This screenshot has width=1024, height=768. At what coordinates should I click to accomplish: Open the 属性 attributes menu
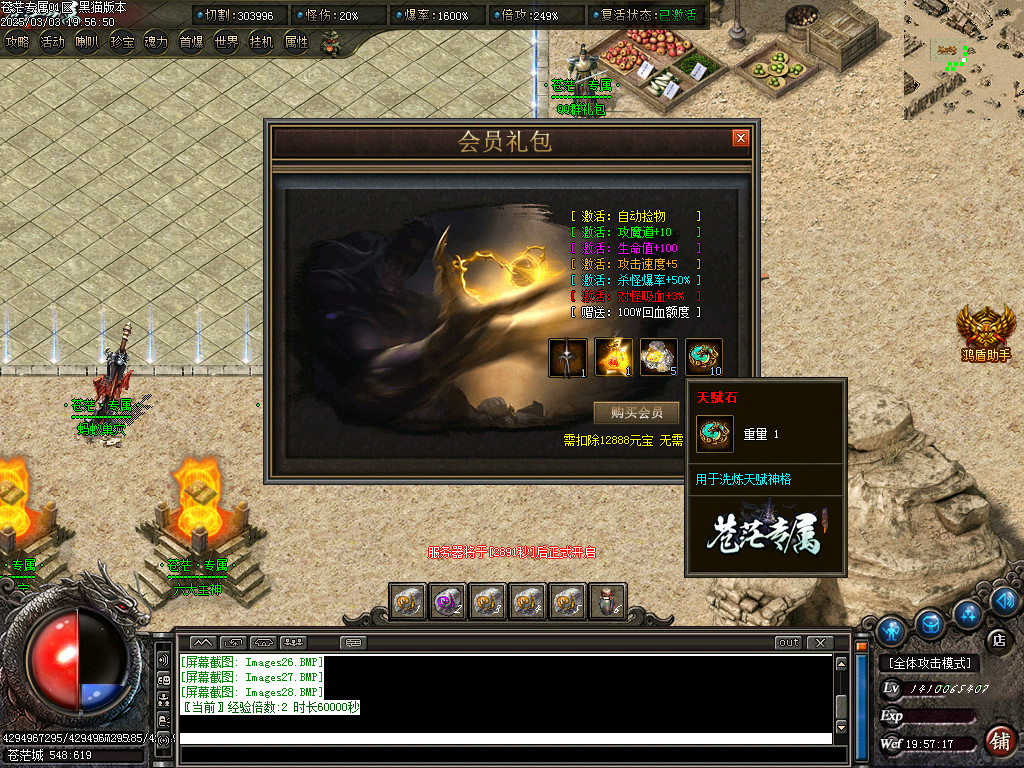pyautogui.click(x=297, y=42)
